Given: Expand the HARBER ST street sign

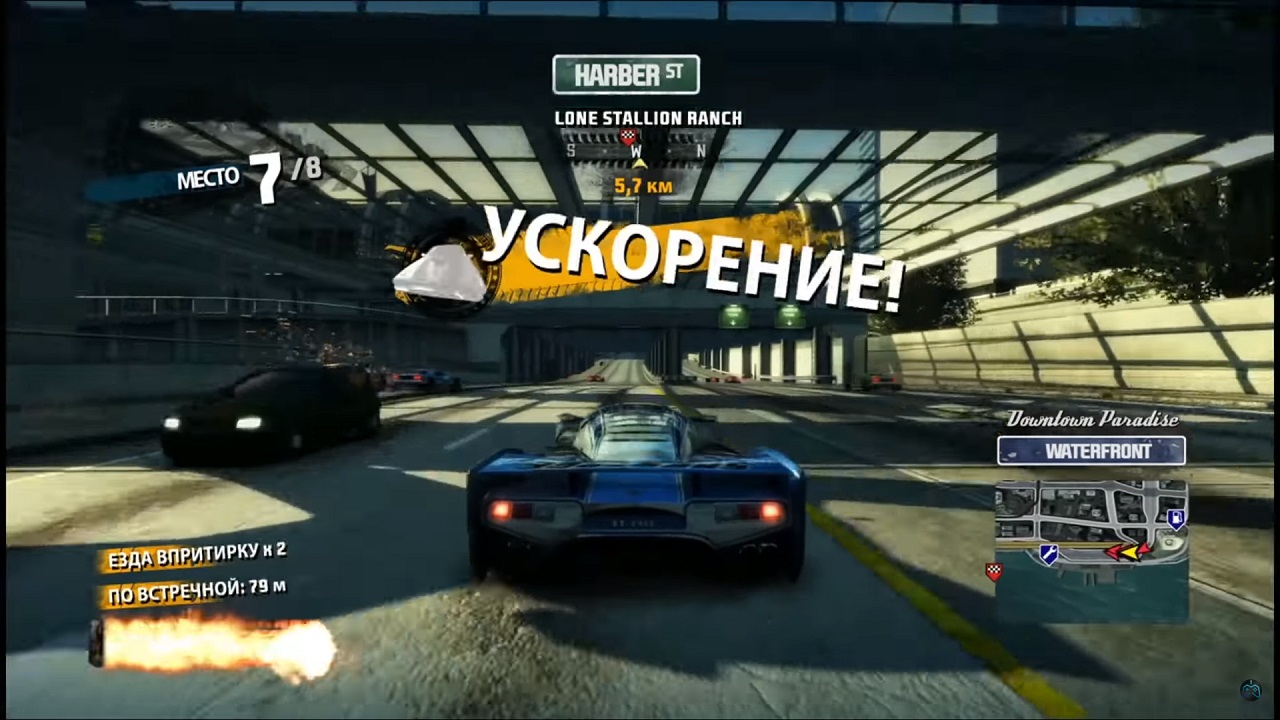Looking at the screenshot, I should (625, 73).
